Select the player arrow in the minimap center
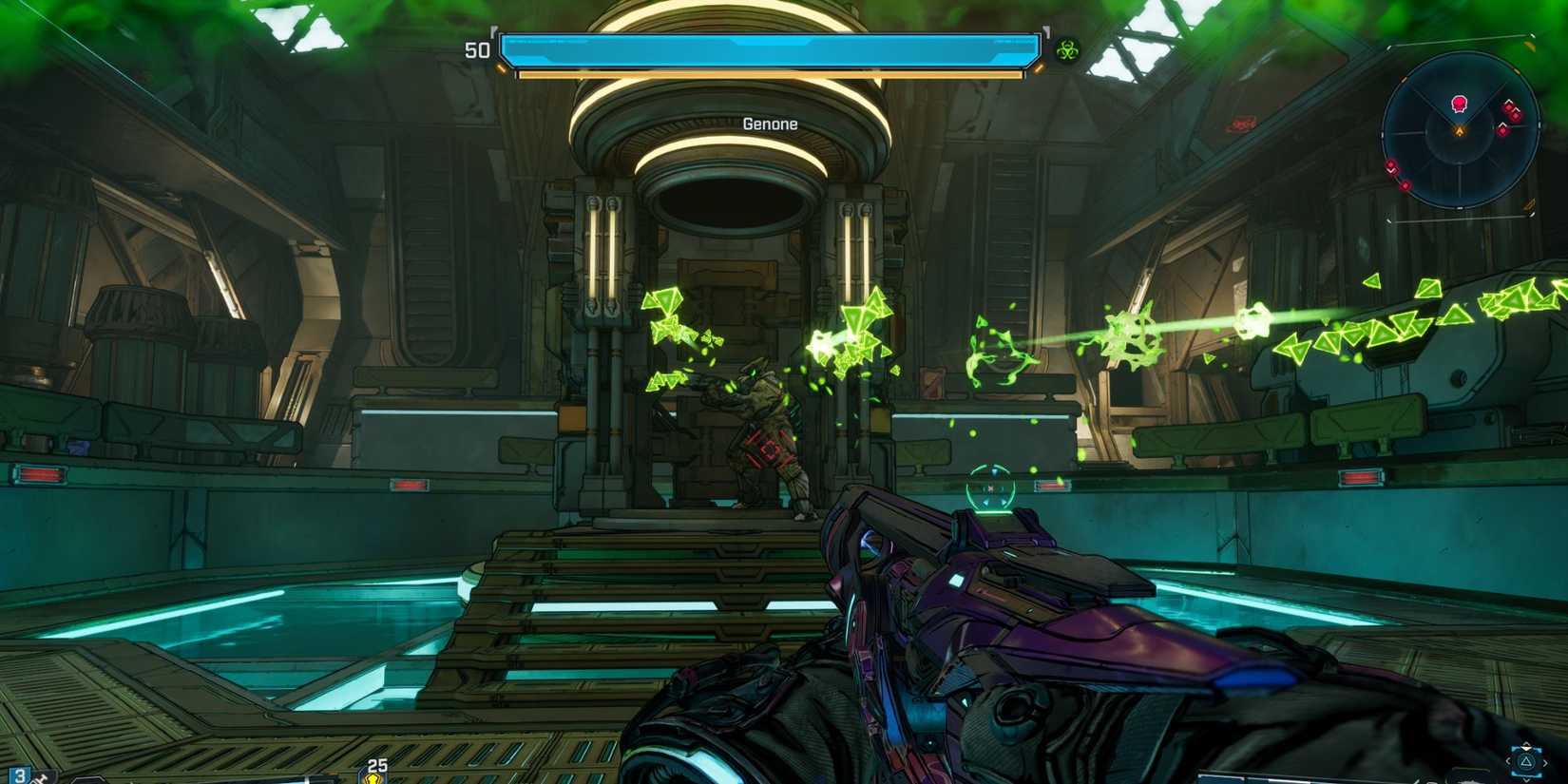The height and width of the screenshot is (784, 1568). 1460,130
